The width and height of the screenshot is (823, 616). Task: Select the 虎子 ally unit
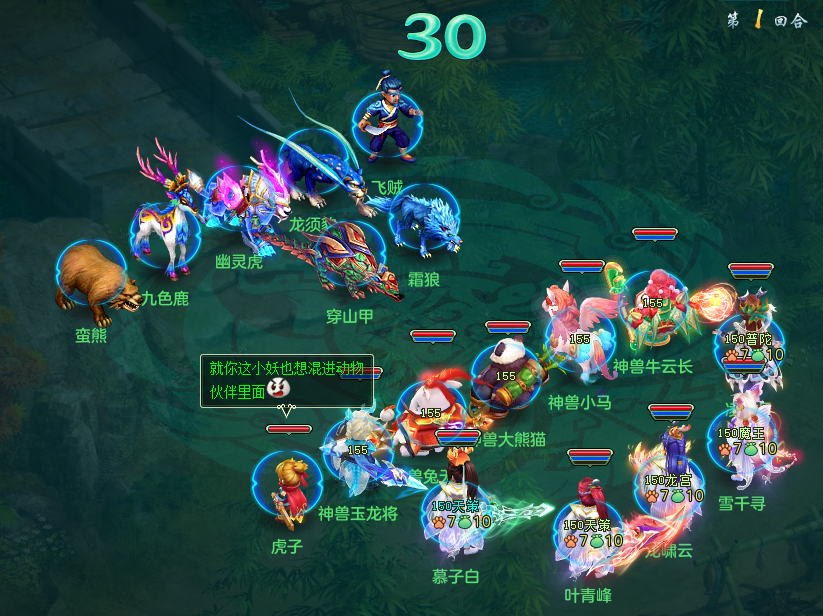point(287,490)
